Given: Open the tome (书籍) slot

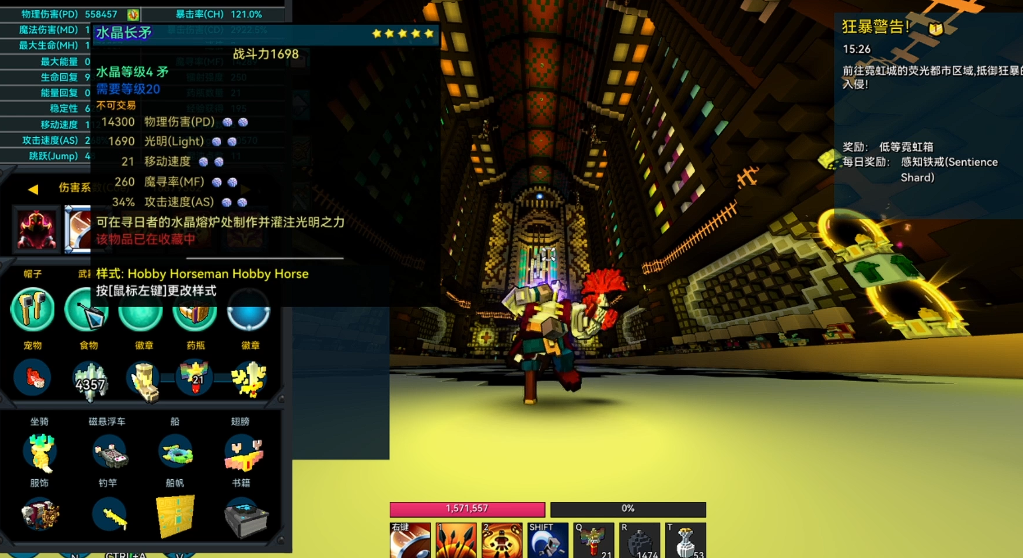Looking at the screenshot, I should pos(243,514).
